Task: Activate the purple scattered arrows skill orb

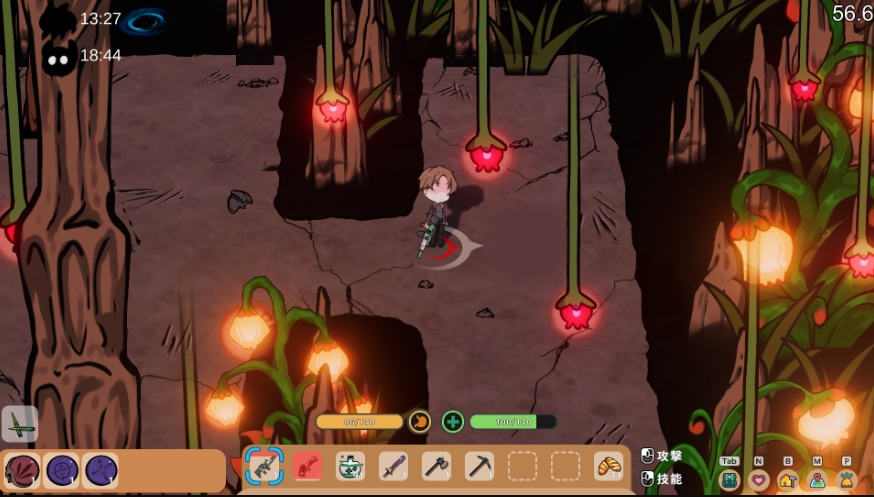Action: point(100,470)
